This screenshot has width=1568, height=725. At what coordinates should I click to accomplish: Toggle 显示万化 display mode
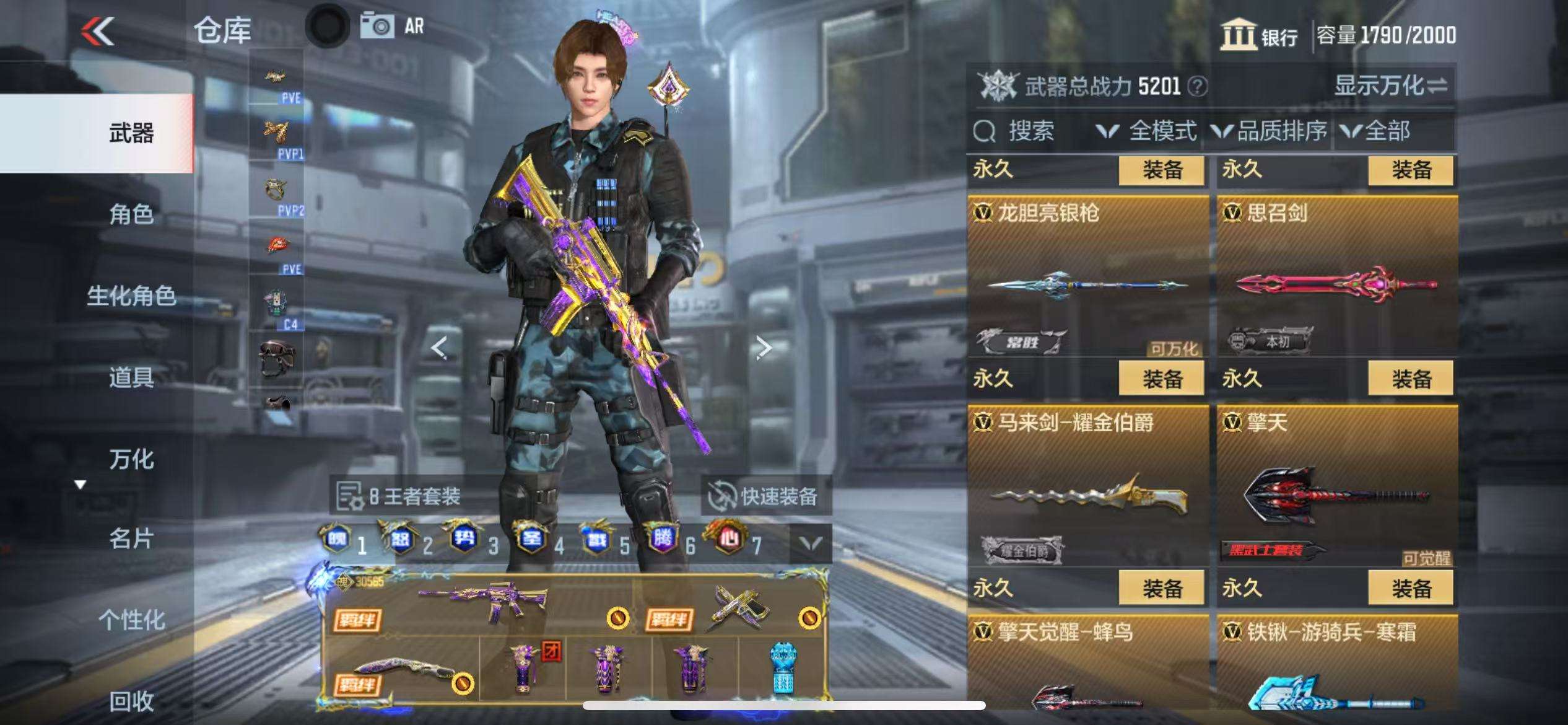tap(1390, 86)
